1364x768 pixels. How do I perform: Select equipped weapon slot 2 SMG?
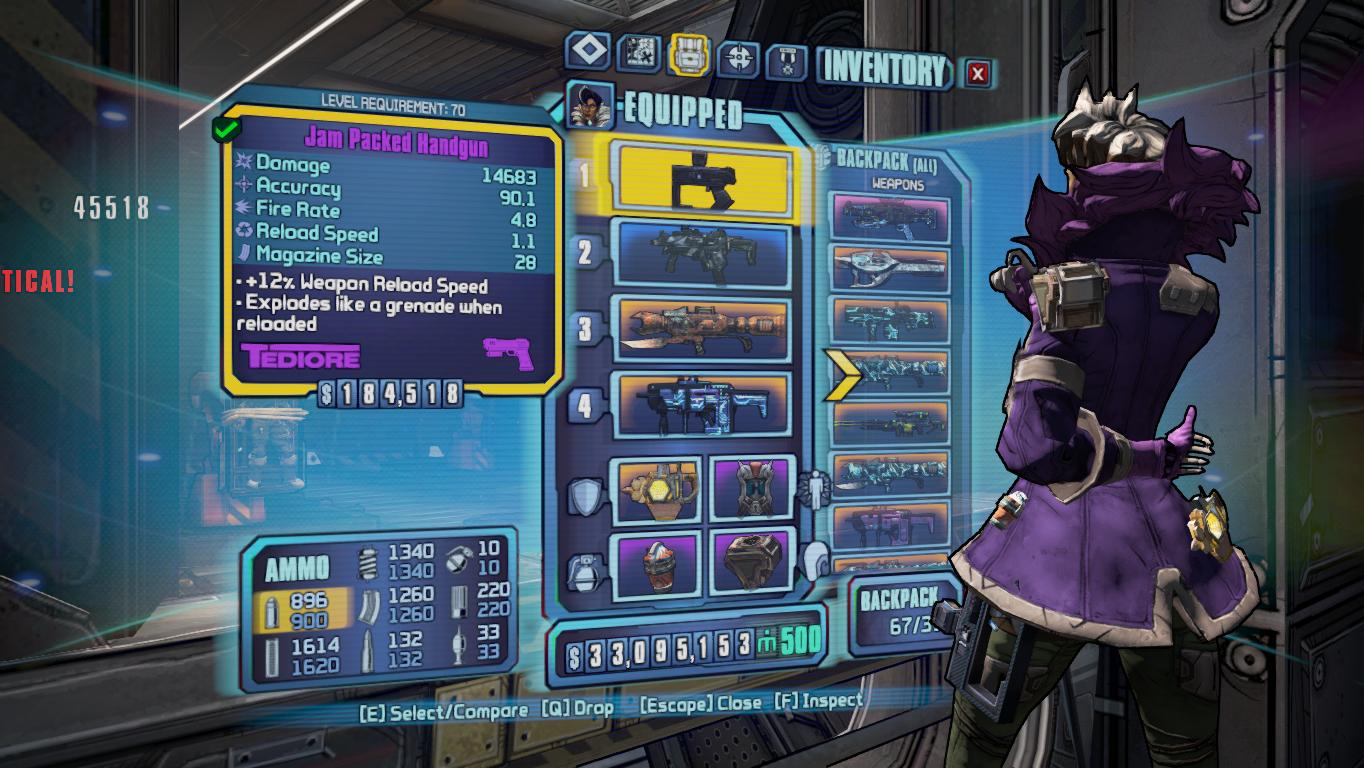(703, 254)
